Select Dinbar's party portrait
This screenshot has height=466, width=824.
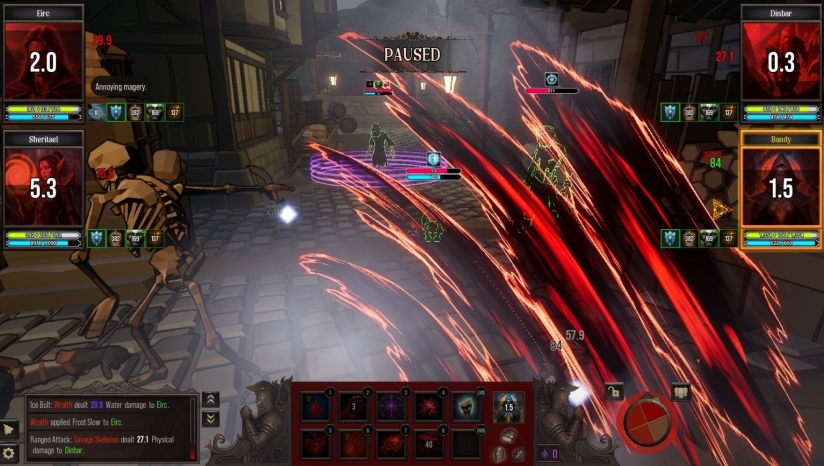(x=780, y=62)
